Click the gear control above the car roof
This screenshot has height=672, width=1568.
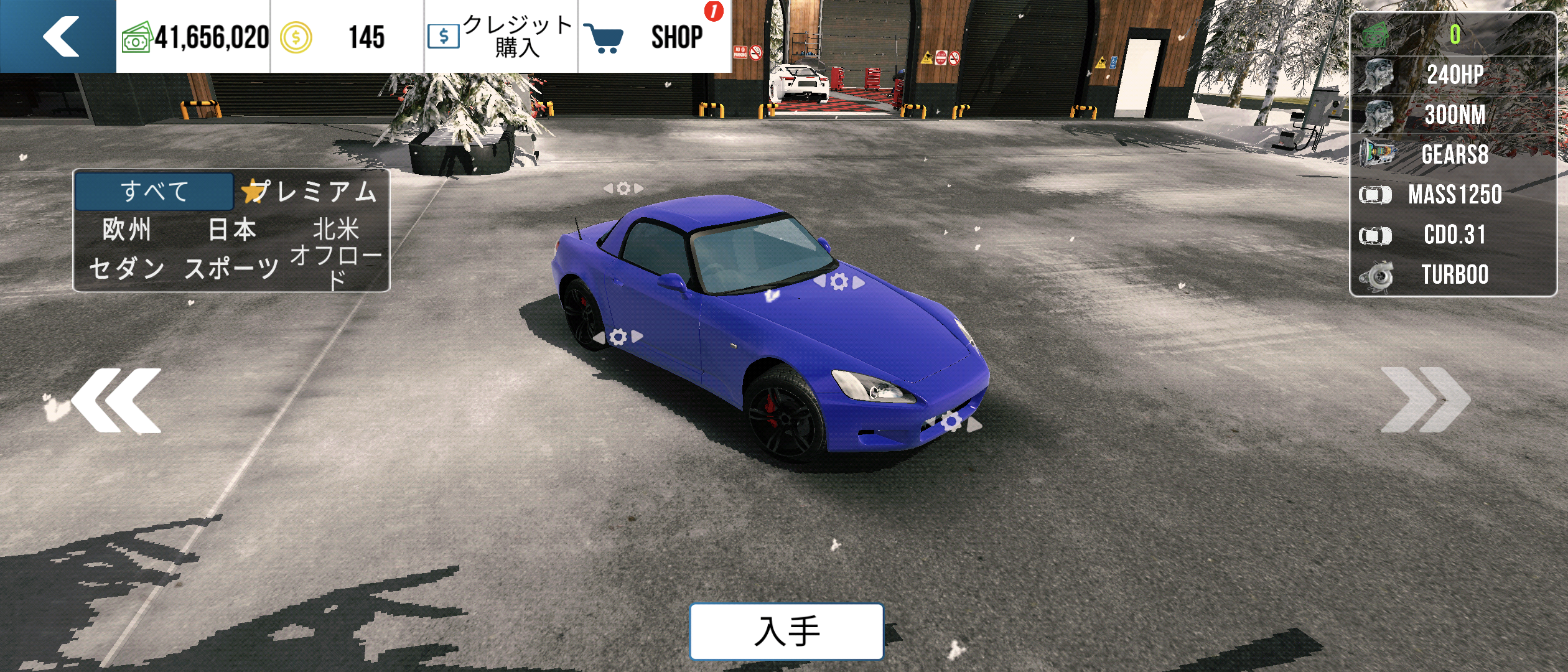[x=623, y=188]
